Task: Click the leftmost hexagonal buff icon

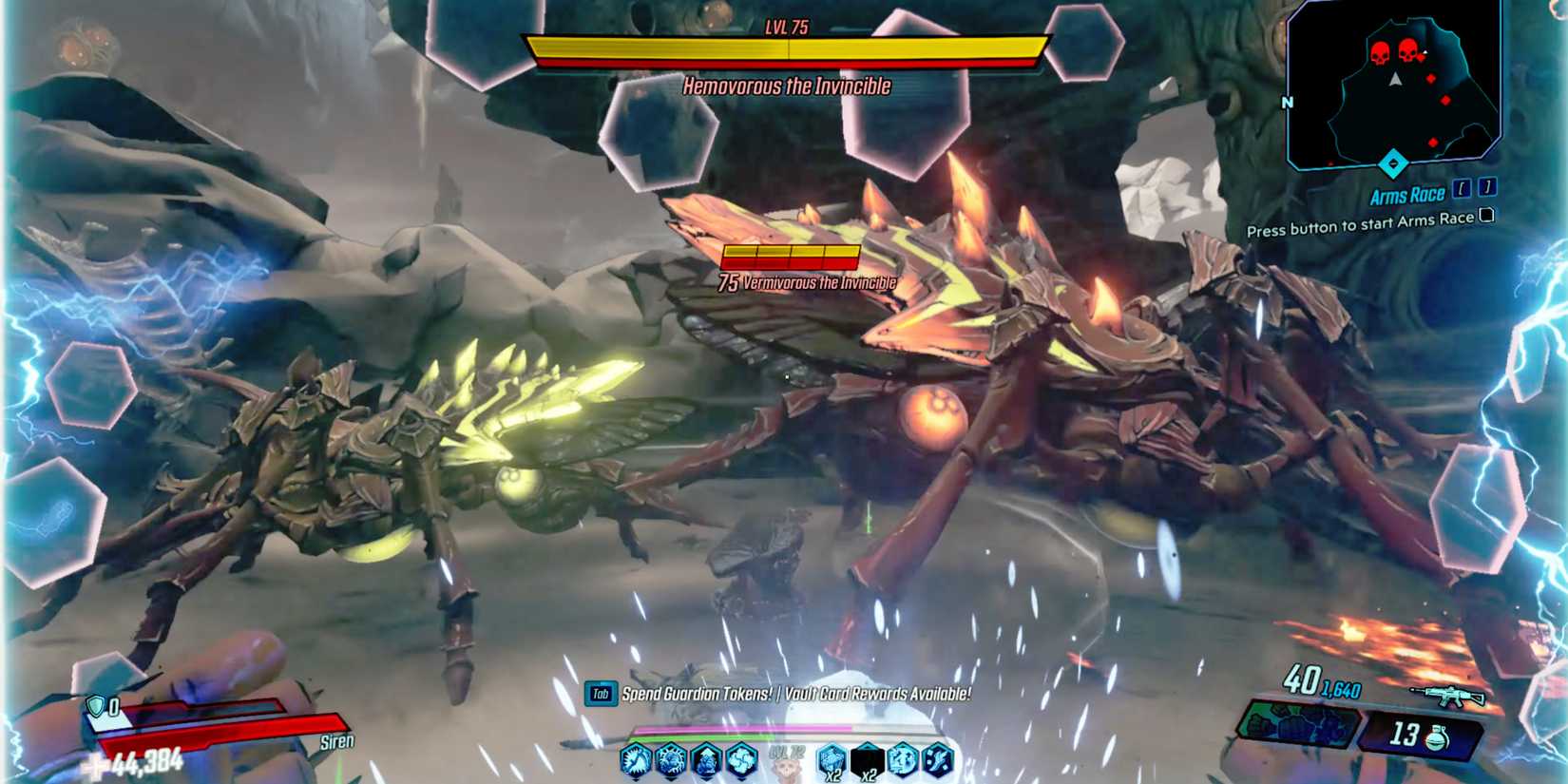Action: click(x=635, y=760)
